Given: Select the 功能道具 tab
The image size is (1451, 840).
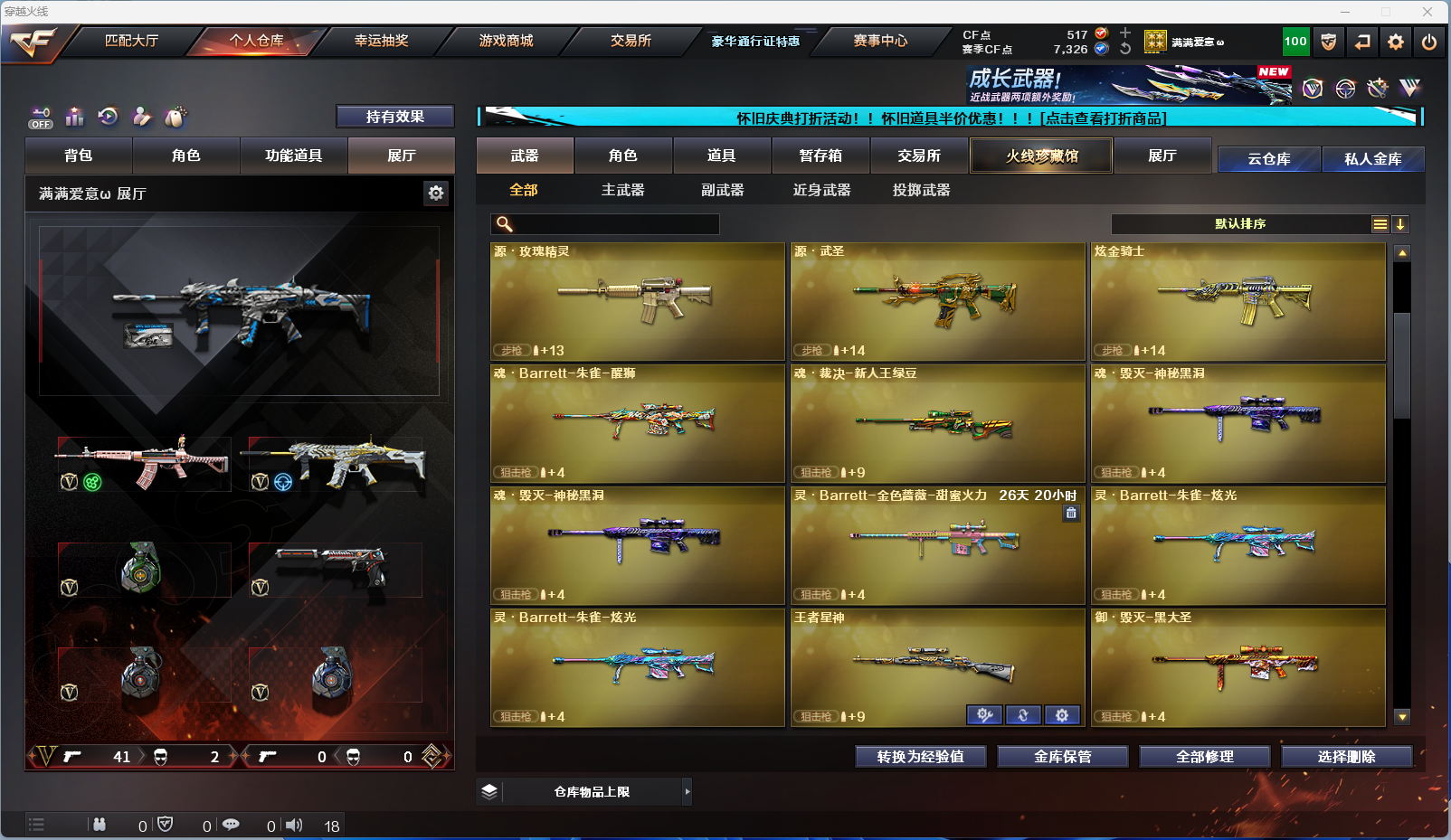Looking at the screenshot, I should click(x=293, y=156).
